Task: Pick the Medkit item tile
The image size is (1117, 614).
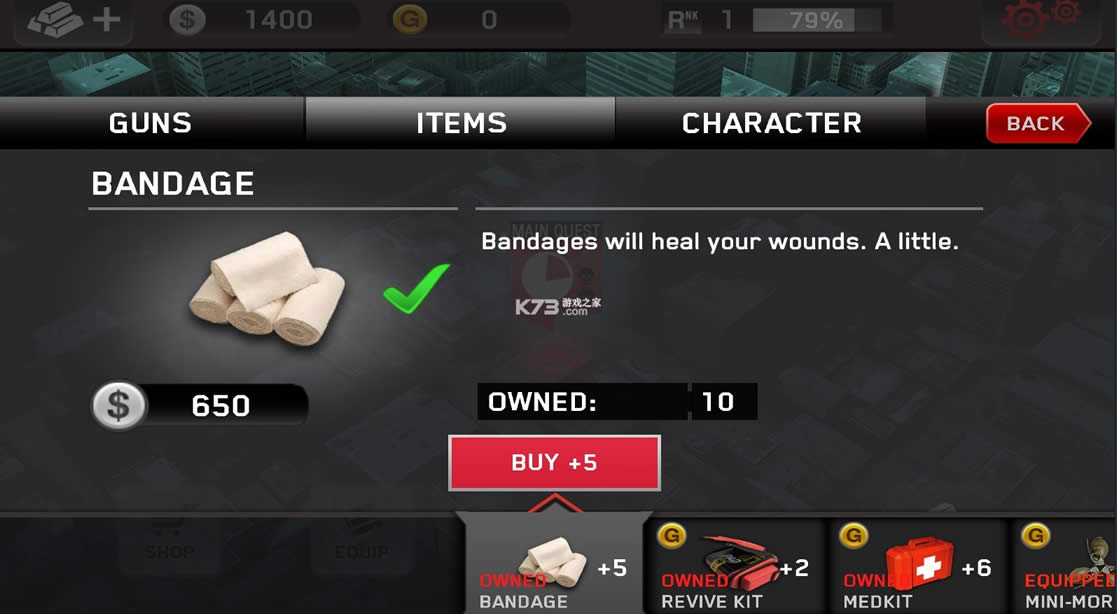Action: coord(917,567)
